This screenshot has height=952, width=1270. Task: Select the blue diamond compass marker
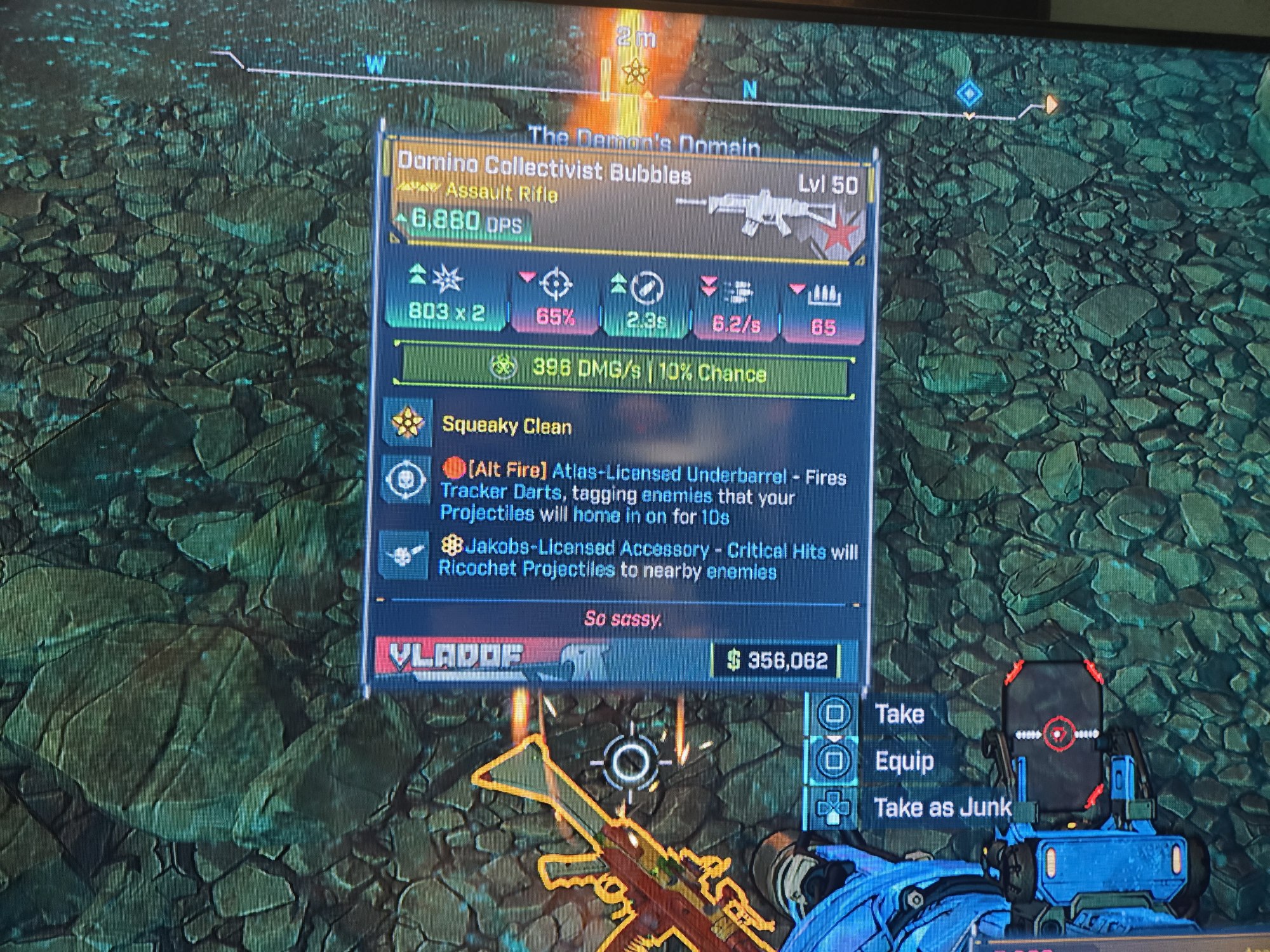coord(969,95)
